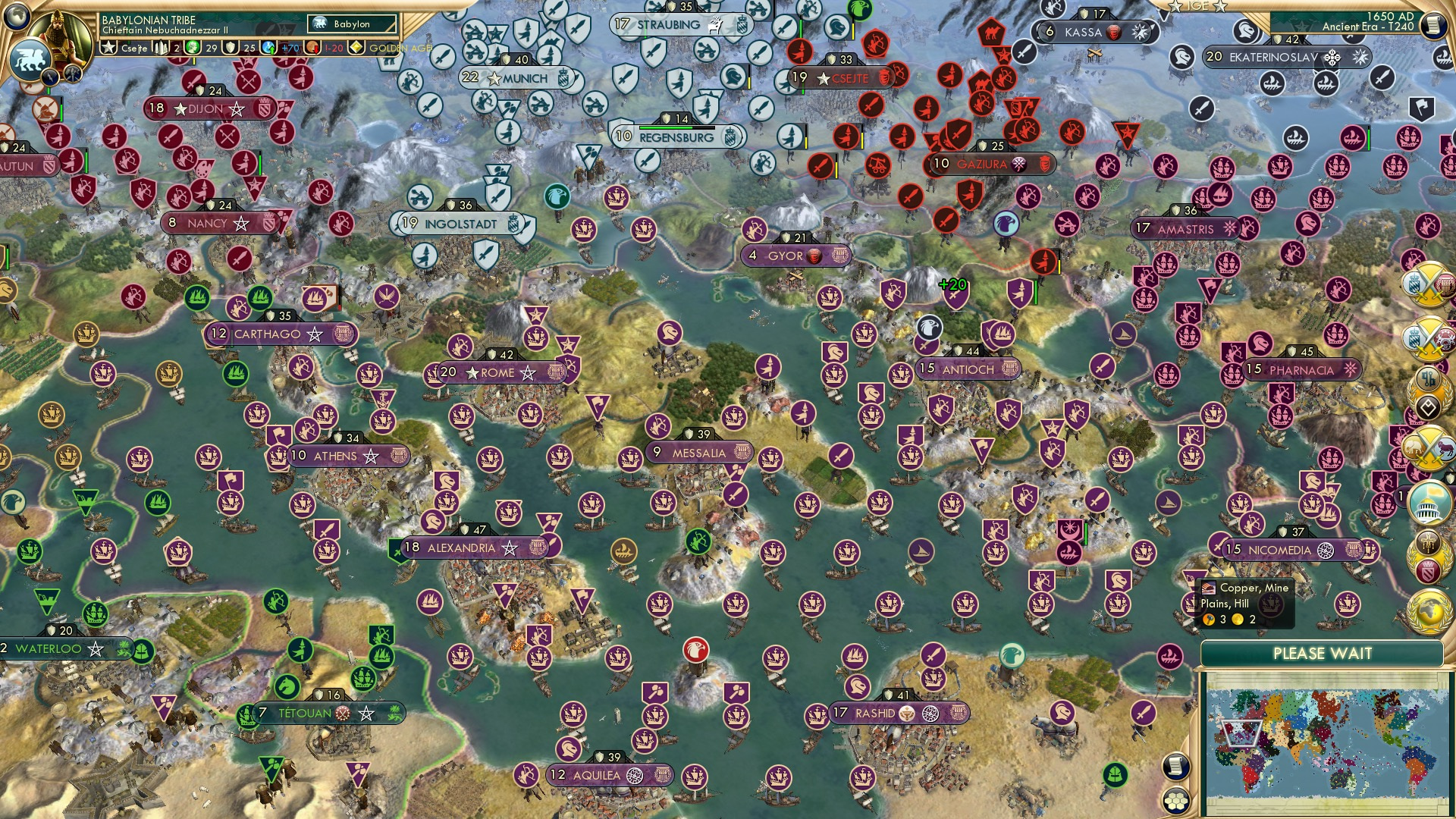The width and height of the screenshot is (1456, 819).
Task: Open the scroll menu beside the date
Action: [x=1433, y=26]
